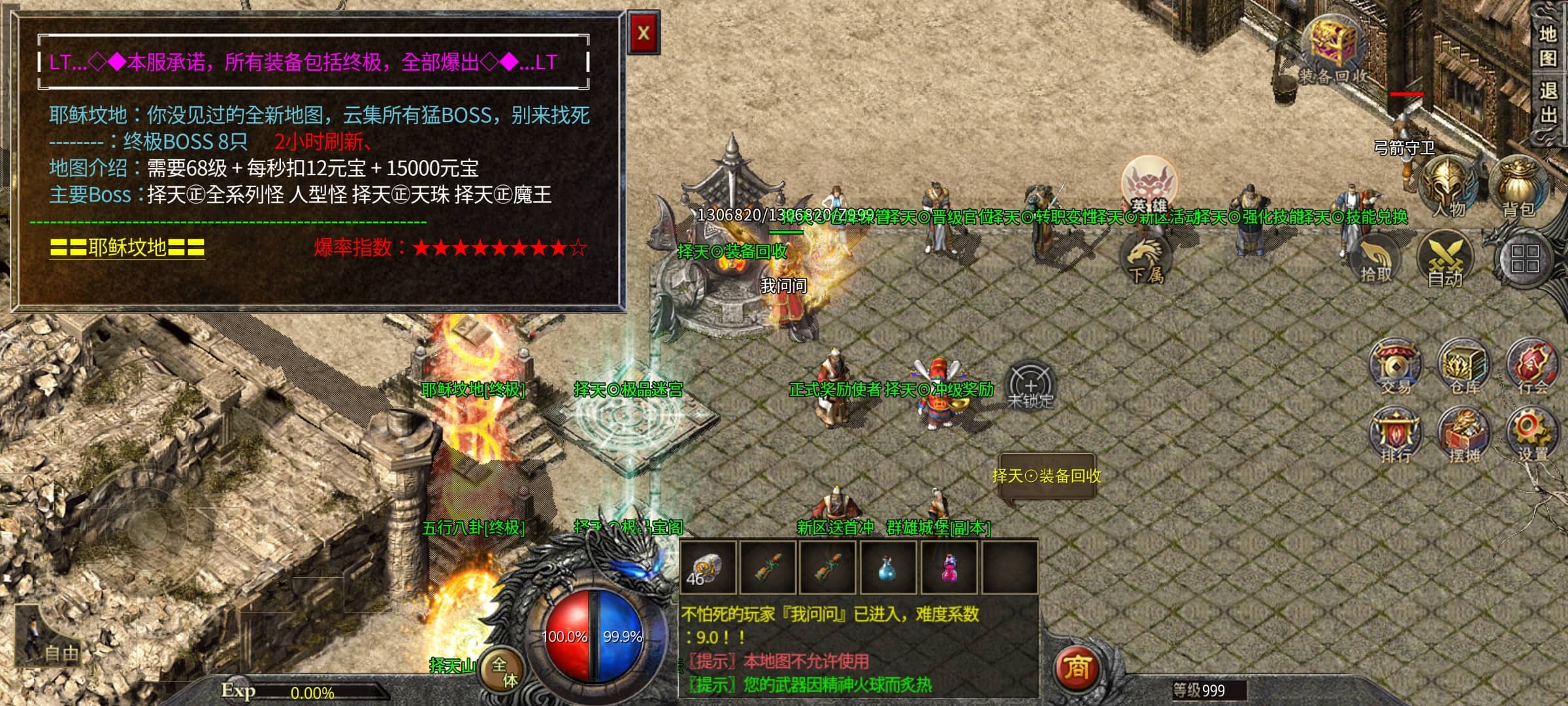This screenshot has width=1568, height=706.
Task: Toggle the 未锁定 target lock button
Action: click(1030, 386)
